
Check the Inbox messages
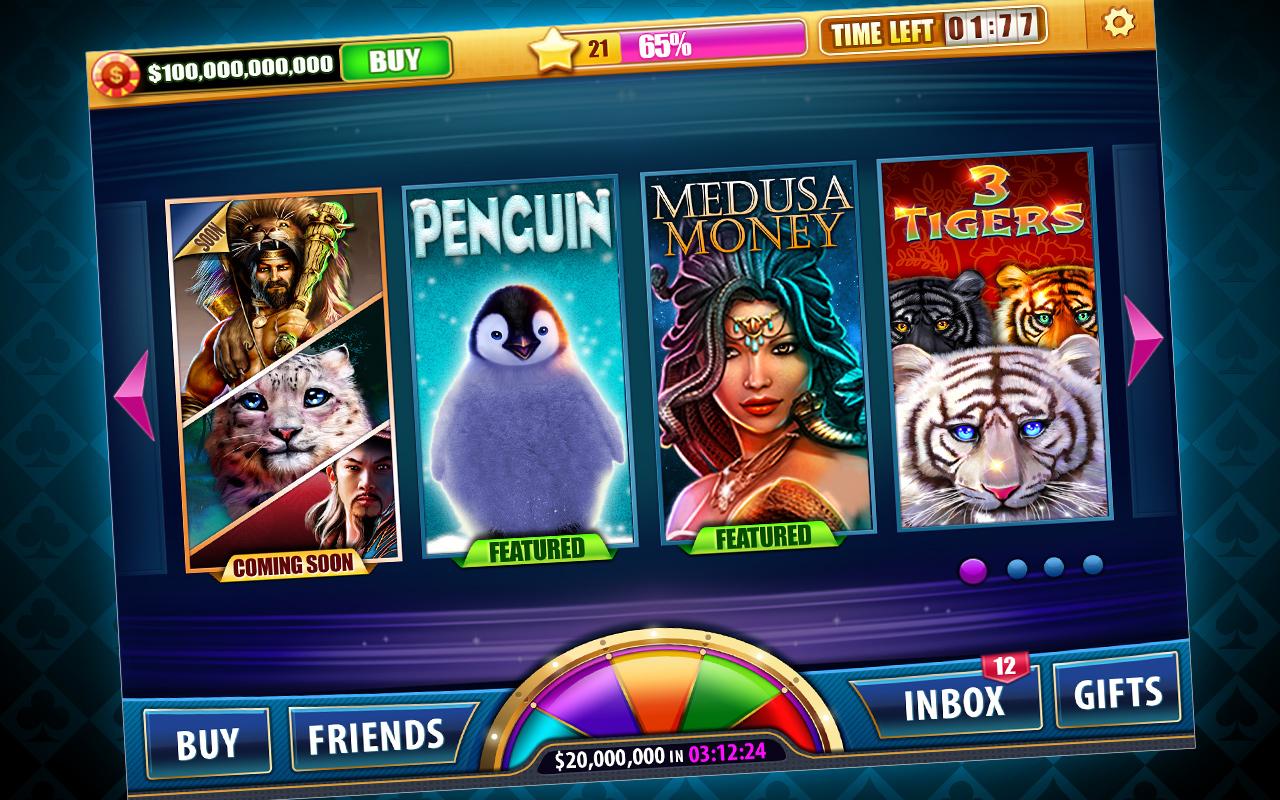click(953, 702)
